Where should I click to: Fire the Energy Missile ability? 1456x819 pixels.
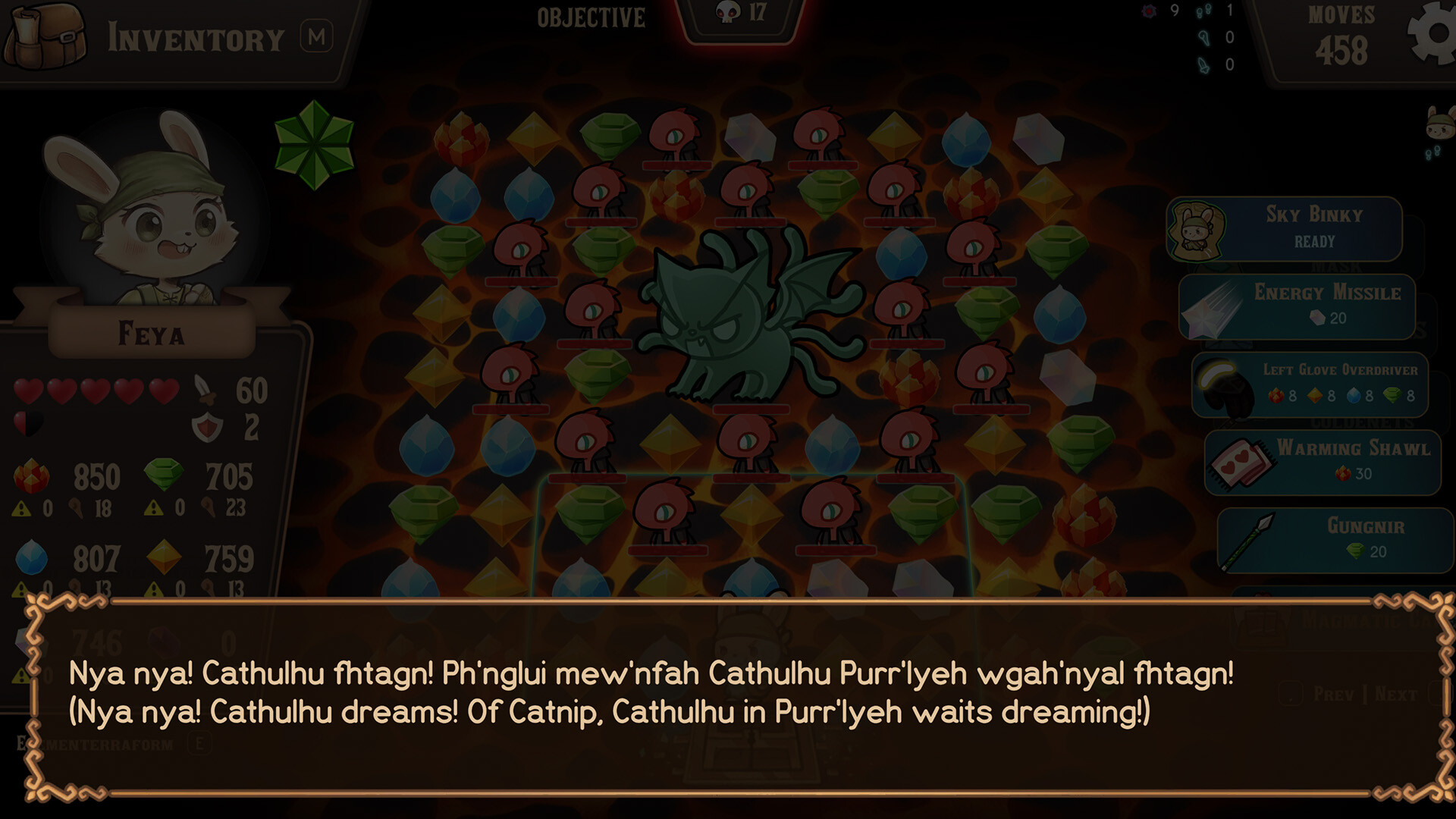[x=1323, y=305]
